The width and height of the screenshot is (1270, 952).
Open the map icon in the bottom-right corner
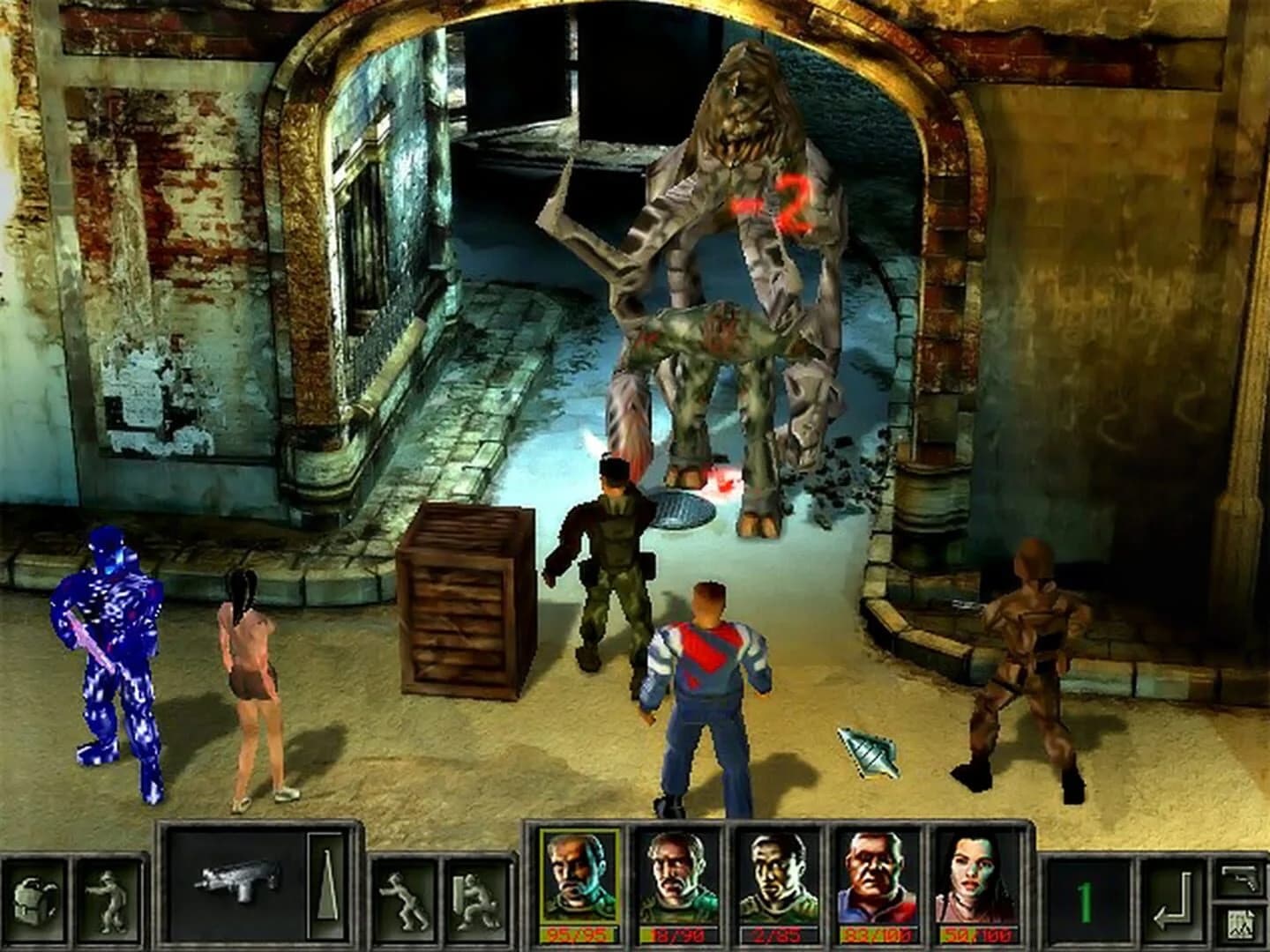[x=1241, y=923]
